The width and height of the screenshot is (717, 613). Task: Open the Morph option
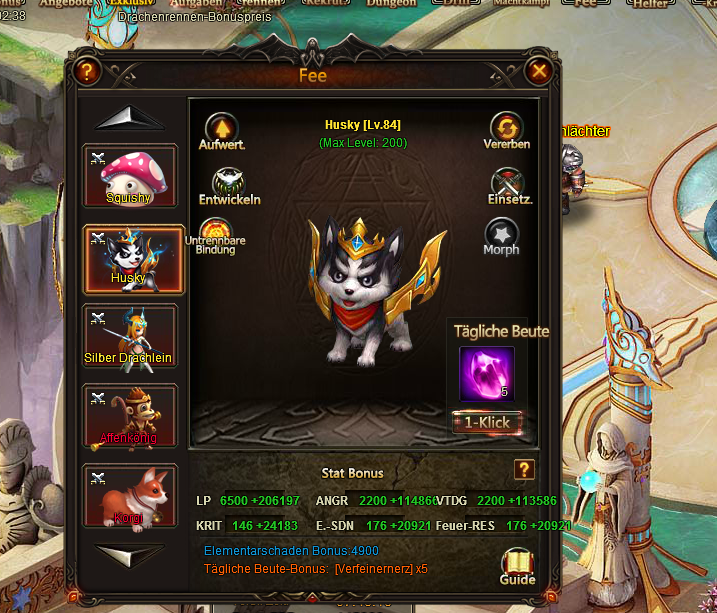(x=501, y=234)
